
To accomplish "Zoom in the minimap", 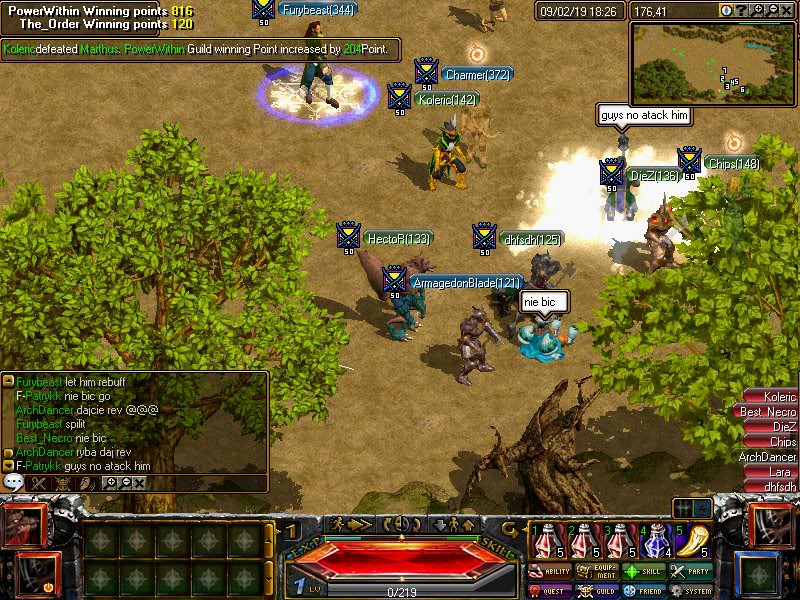I will click(759, 10).
